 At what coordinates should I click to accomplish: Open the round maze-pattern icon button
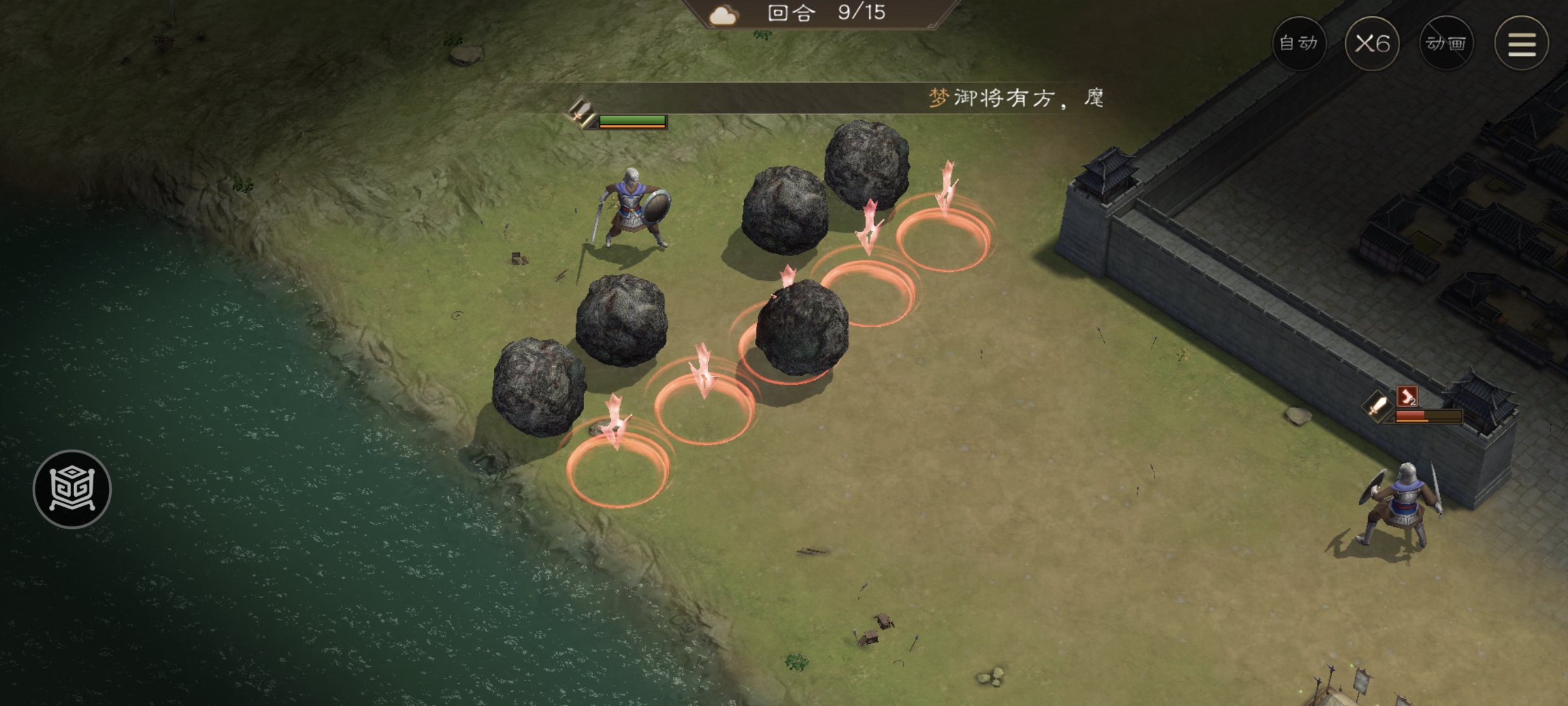(72, 489)
